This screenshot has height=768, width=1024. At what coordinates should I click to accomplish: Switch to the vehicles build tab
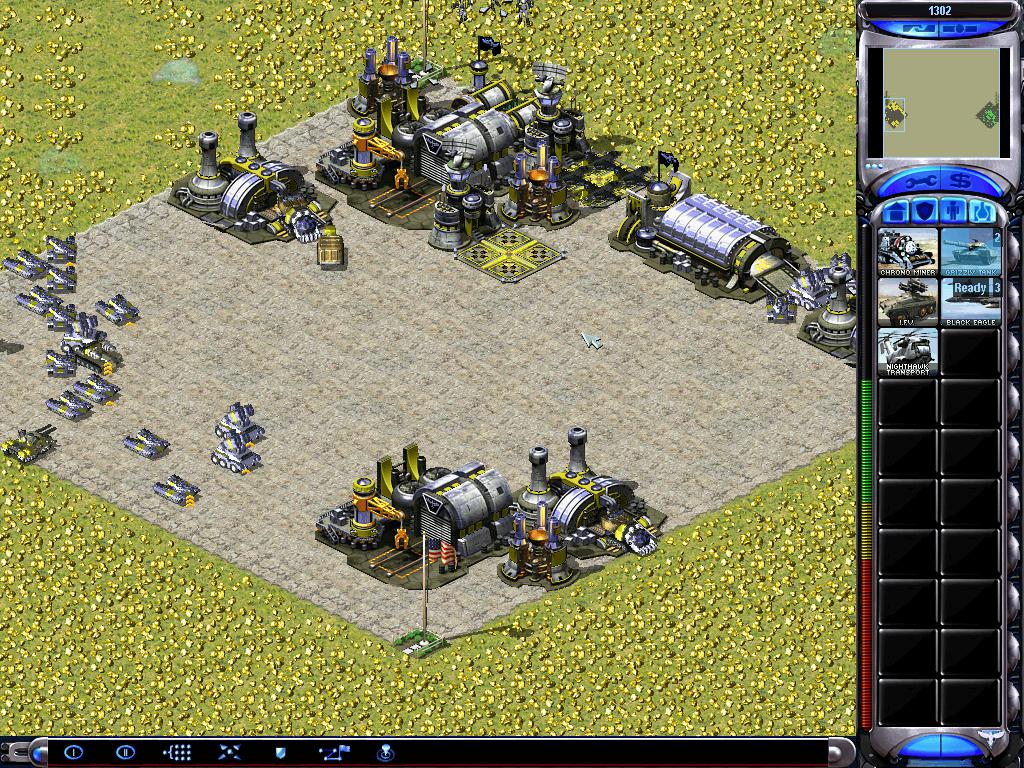pos(980,212)
